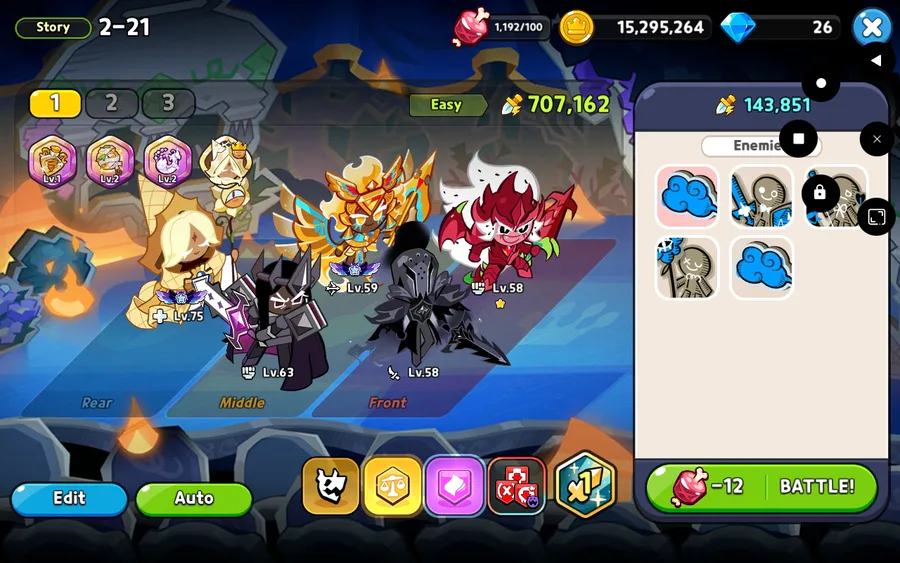
Task: Stop the screen recording with the square button
Action: pos(798,138)
